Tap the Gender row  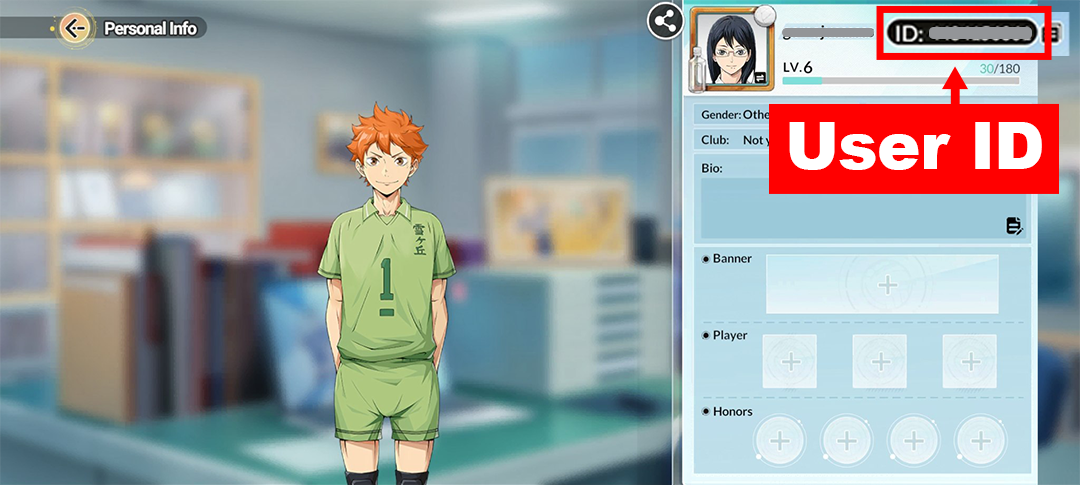point(735,114)
